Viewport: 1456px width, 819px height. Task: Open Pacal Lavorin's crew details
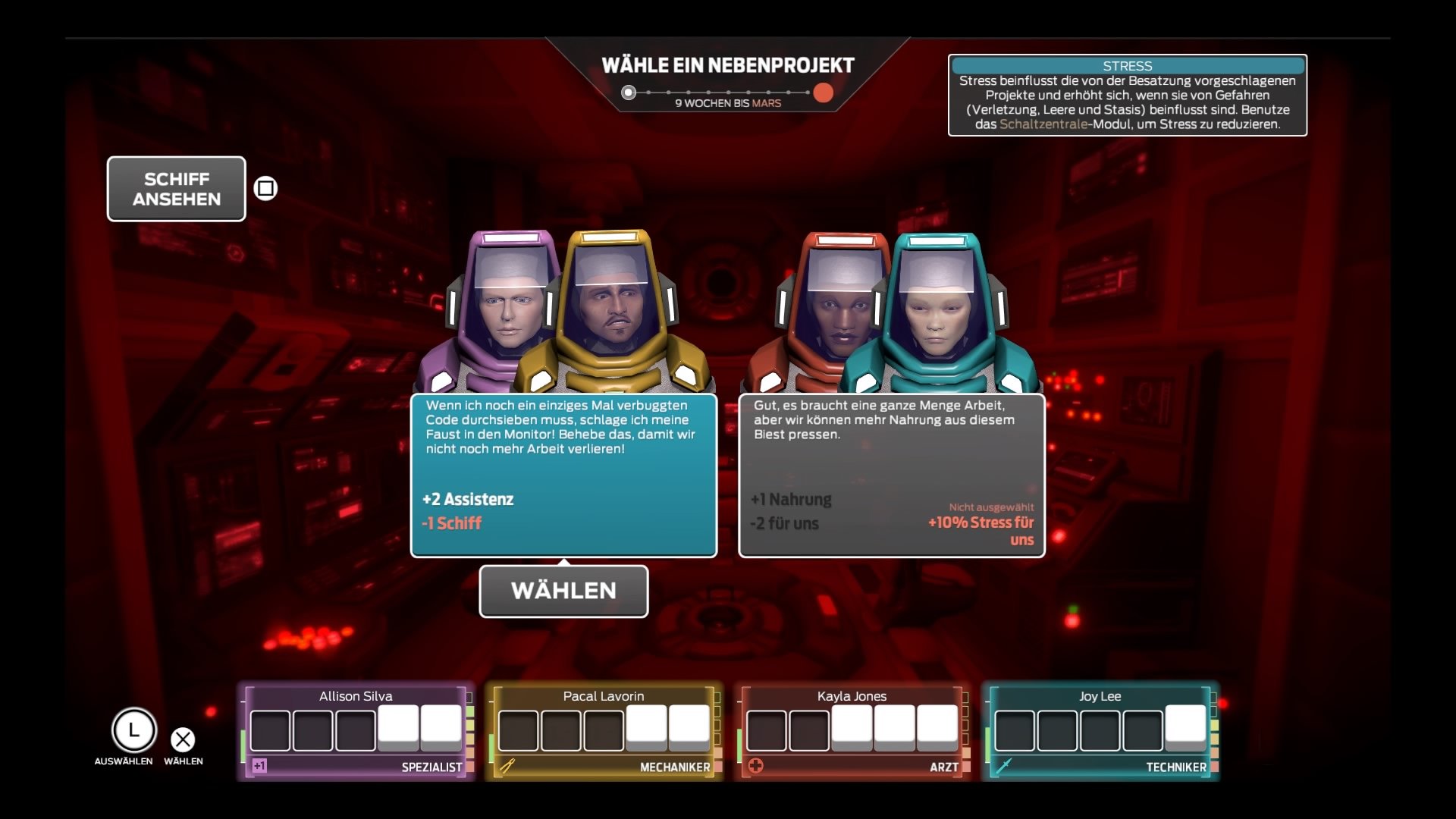603,728
